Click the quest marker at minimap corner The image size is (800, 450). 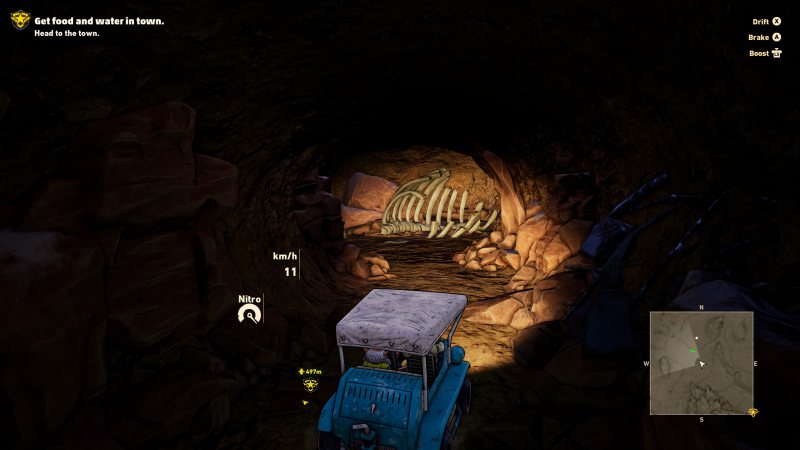(753, 412)
